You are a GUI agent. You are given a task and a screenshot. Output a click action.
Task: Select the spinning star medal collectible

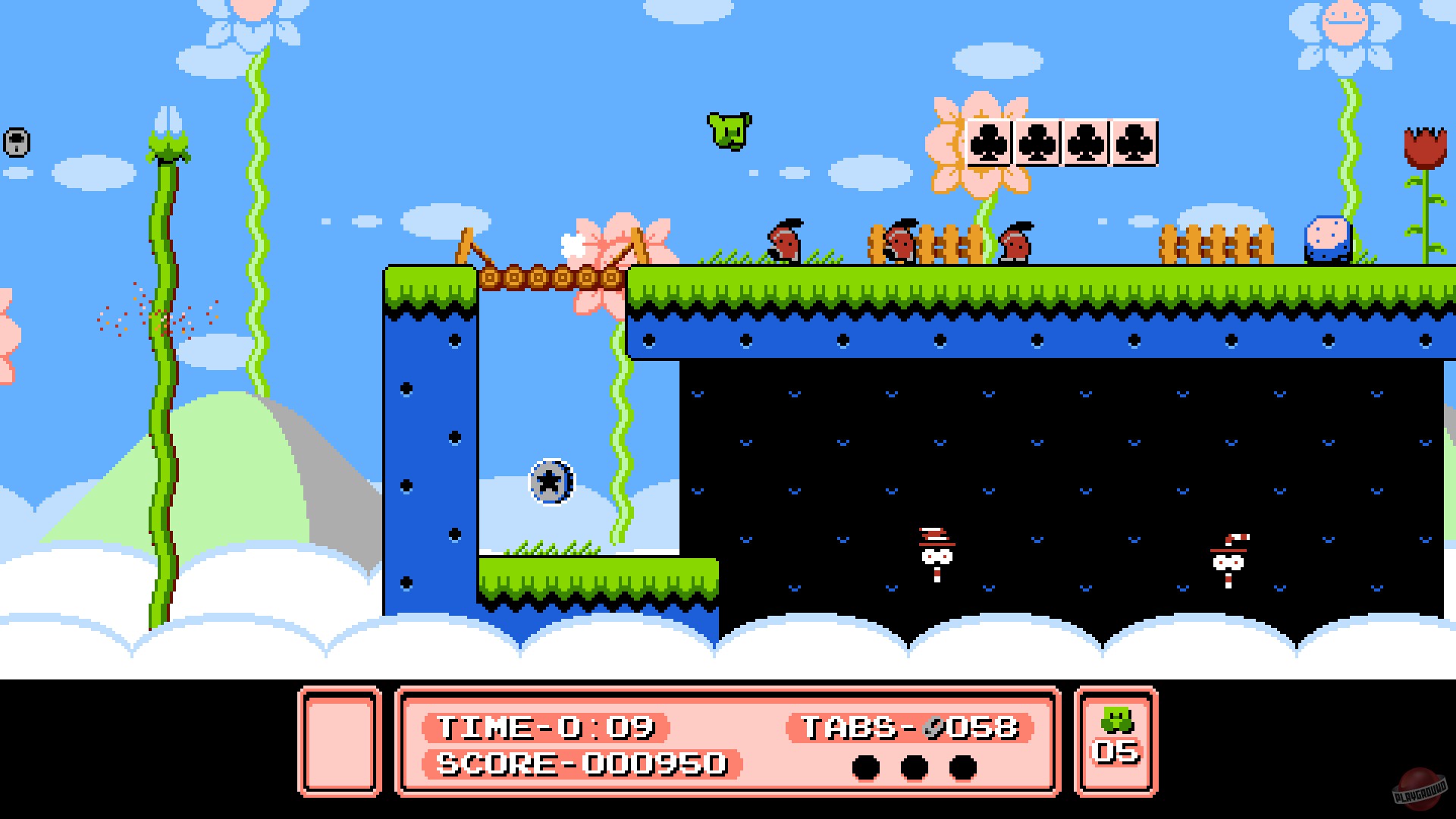coord(551,480)
